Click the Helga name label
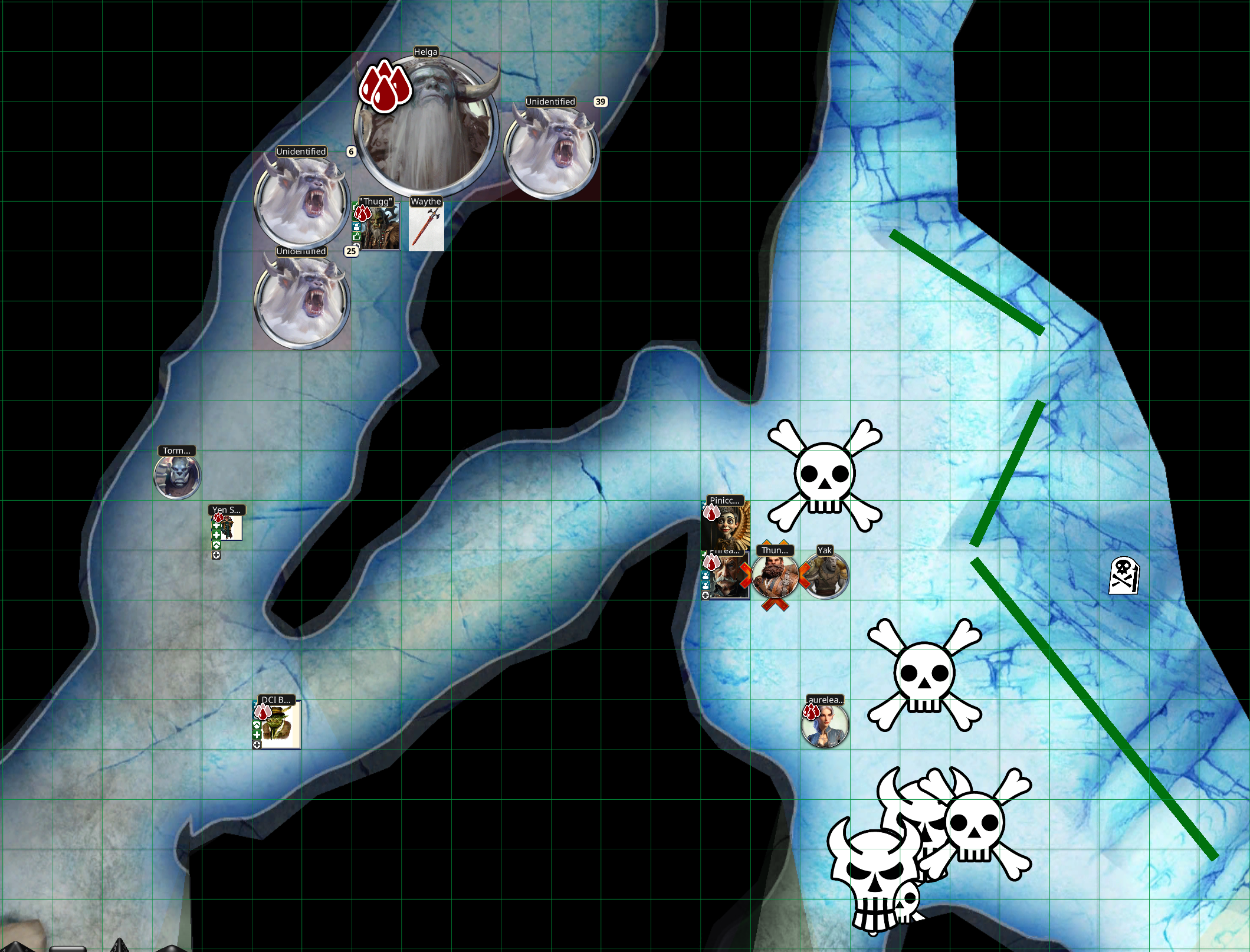The width and height of the screenshot is (1250, 952). coord(426,52)
